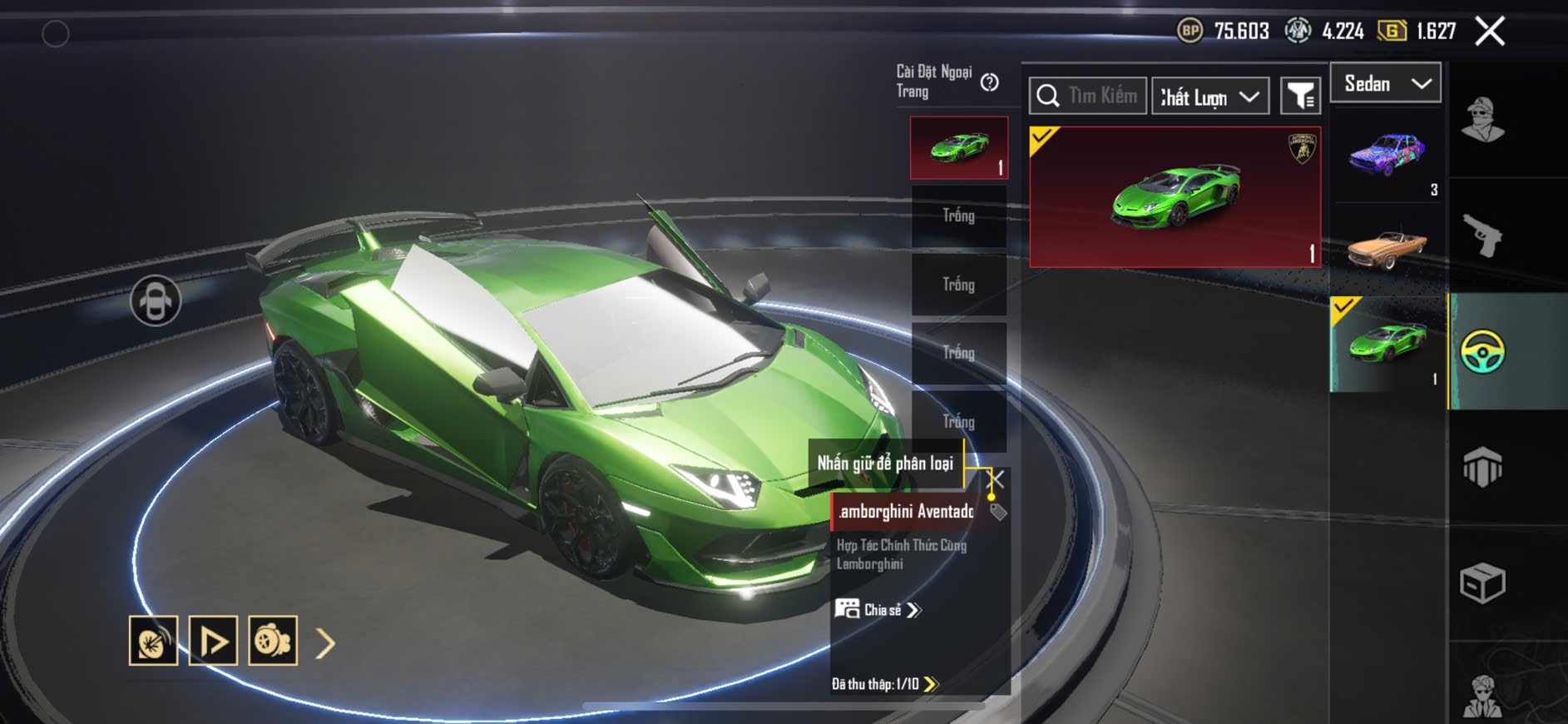This screenshot has height=724, width=1568.
Task: Show help for Cài Đặt Ngoại Trang
Action: click(x=989, y=82)
